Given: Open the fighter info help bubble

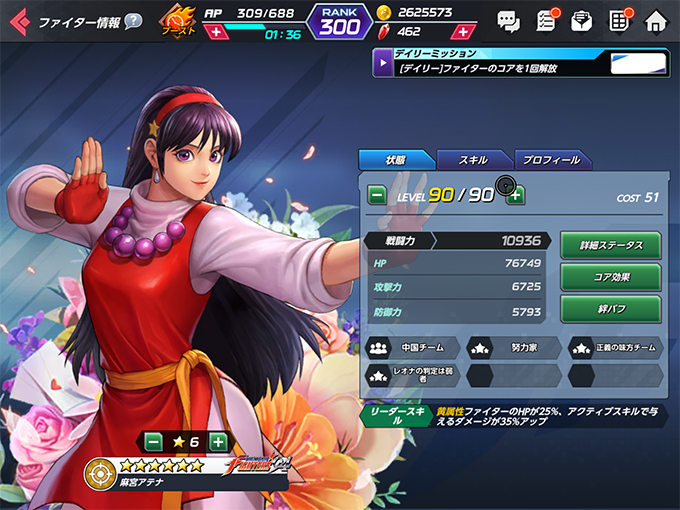Looking at the screenshot, I should coord(133,21).
